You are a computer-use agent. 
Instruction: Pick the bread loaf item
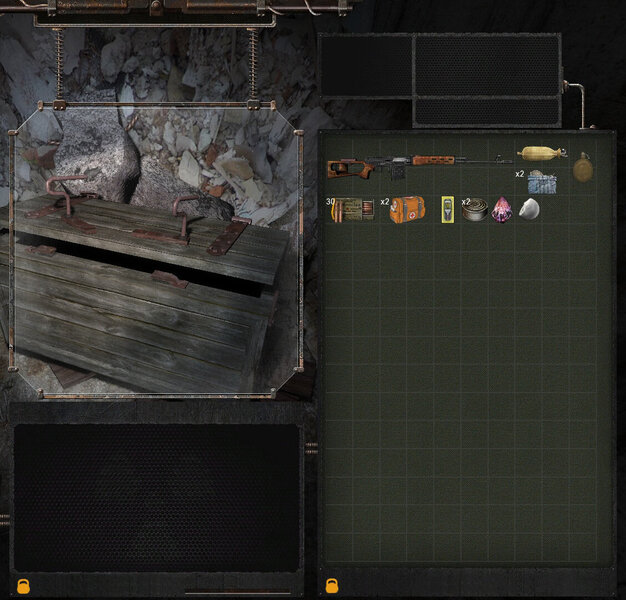click(x=541, y=153)
